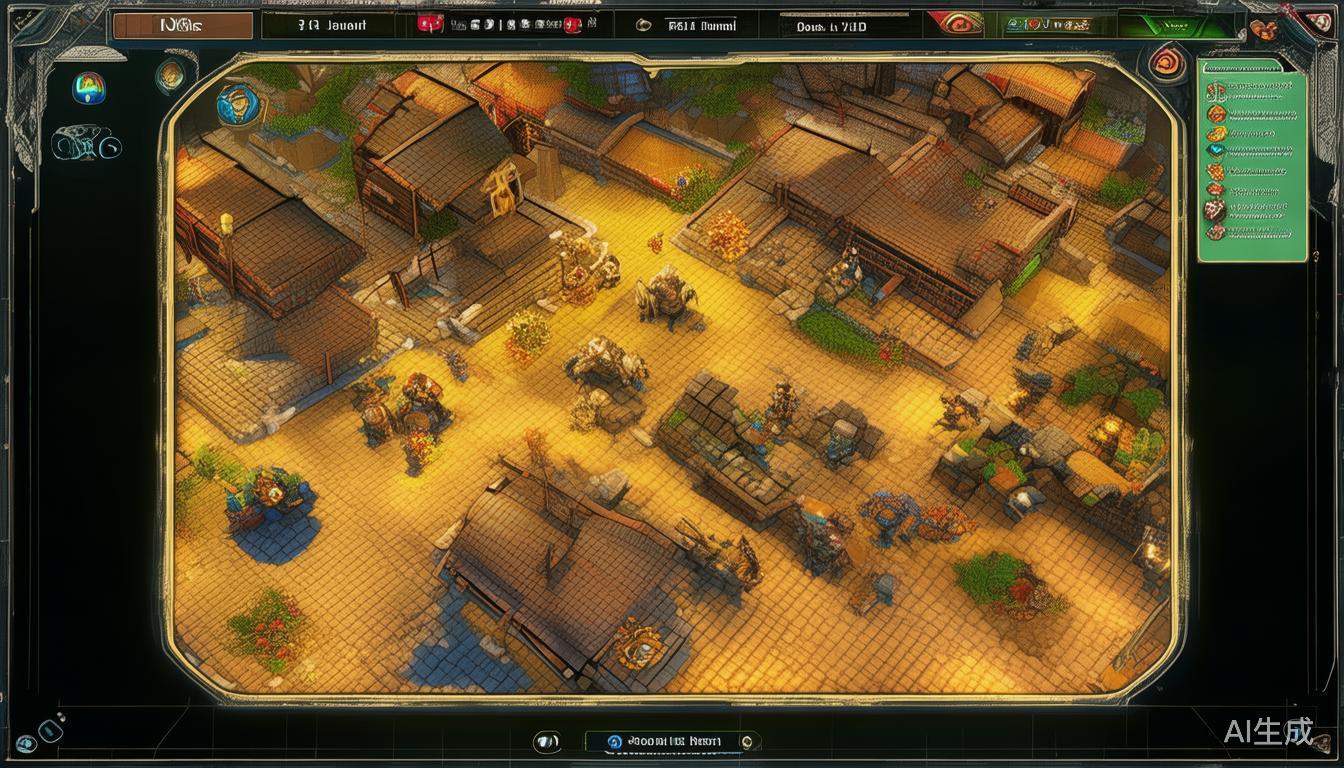Select the blue round portrait badge
Image resolution: width=1344 pixels, height=768 pixels.
tap(238, 102)
